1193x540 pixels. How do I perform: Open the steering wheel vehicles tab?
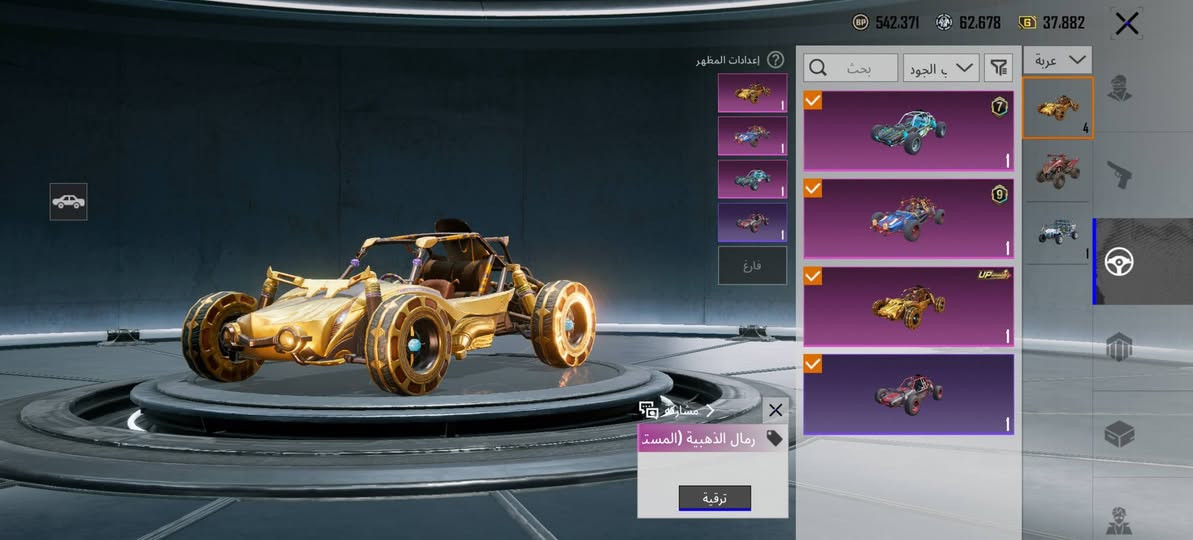[1119, 261]
